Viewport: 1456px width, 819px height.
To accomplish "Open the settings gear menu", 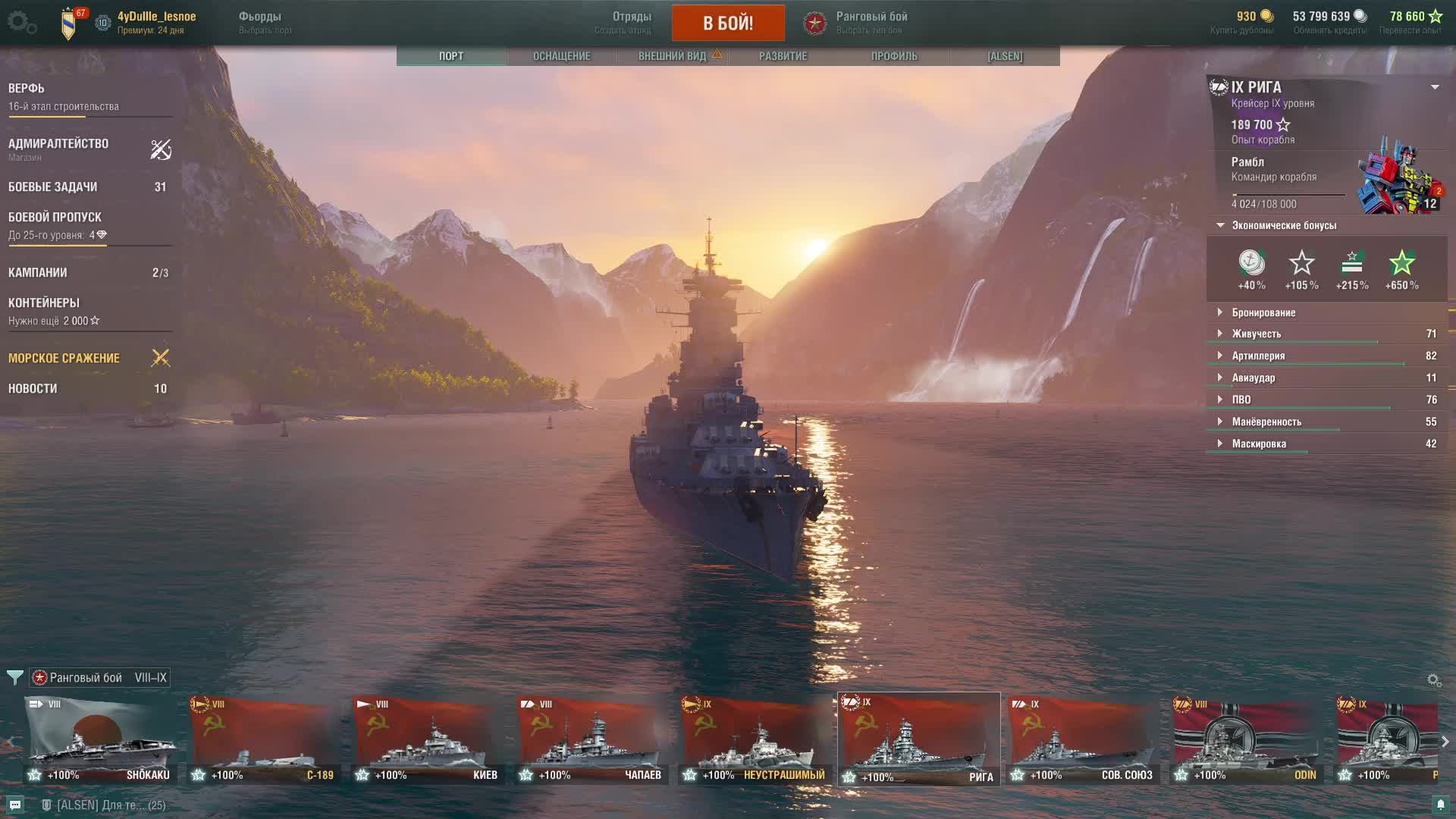I will click(21, 23).
